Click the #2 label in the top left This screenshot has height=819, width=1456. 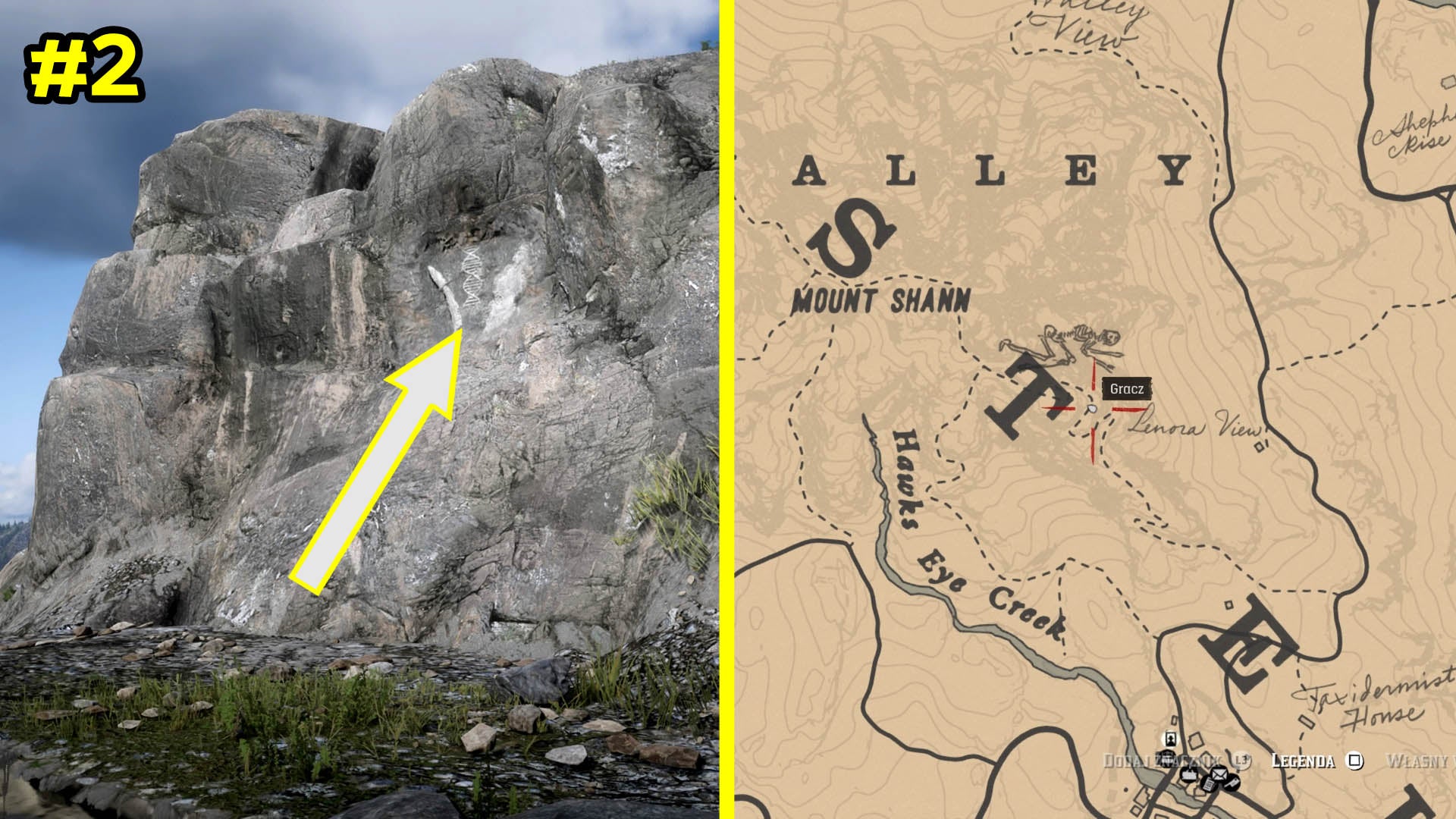tap(85, 68)
